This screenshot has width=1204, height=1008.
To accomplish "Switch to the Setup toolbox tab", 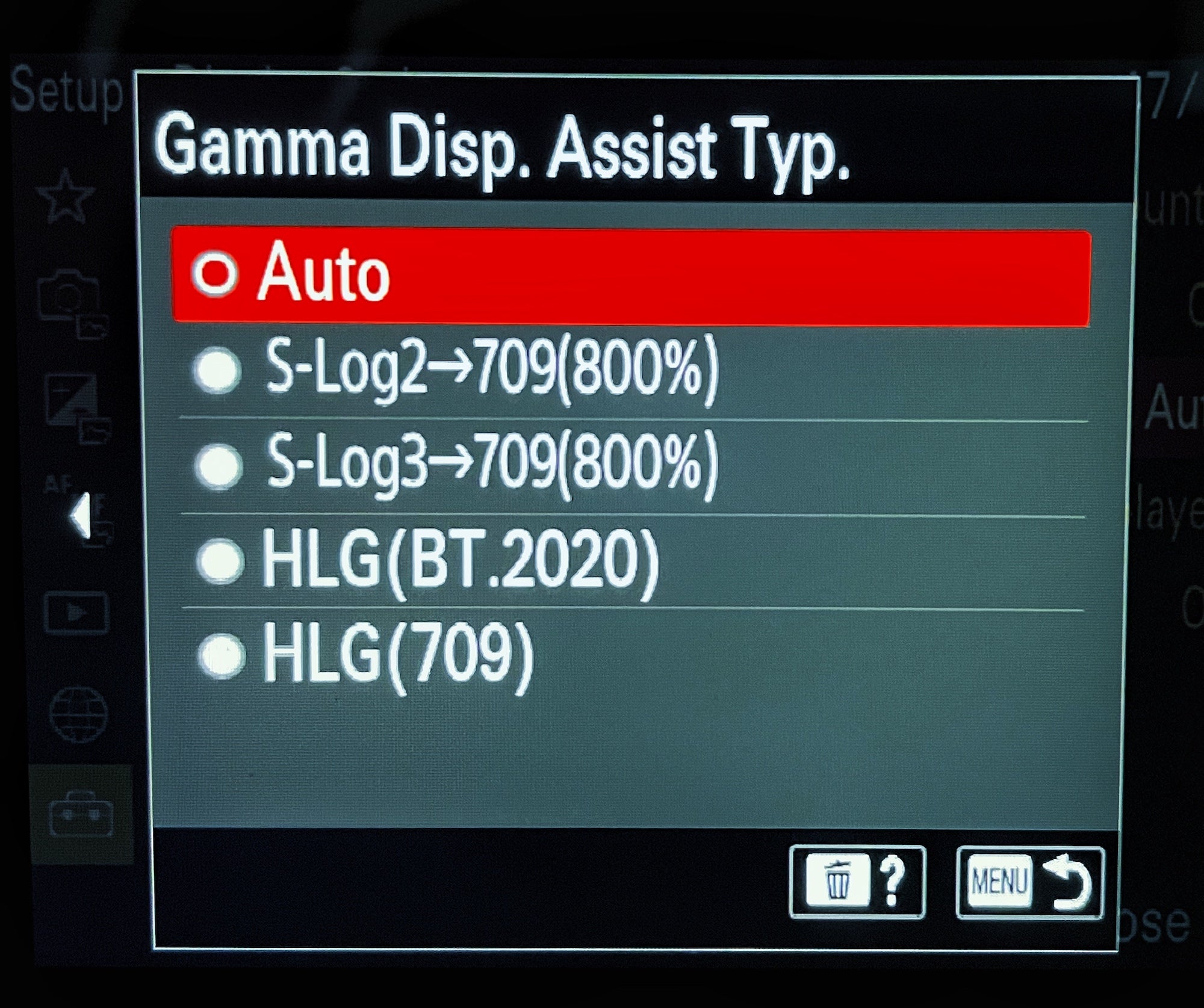I will [81, 815].
